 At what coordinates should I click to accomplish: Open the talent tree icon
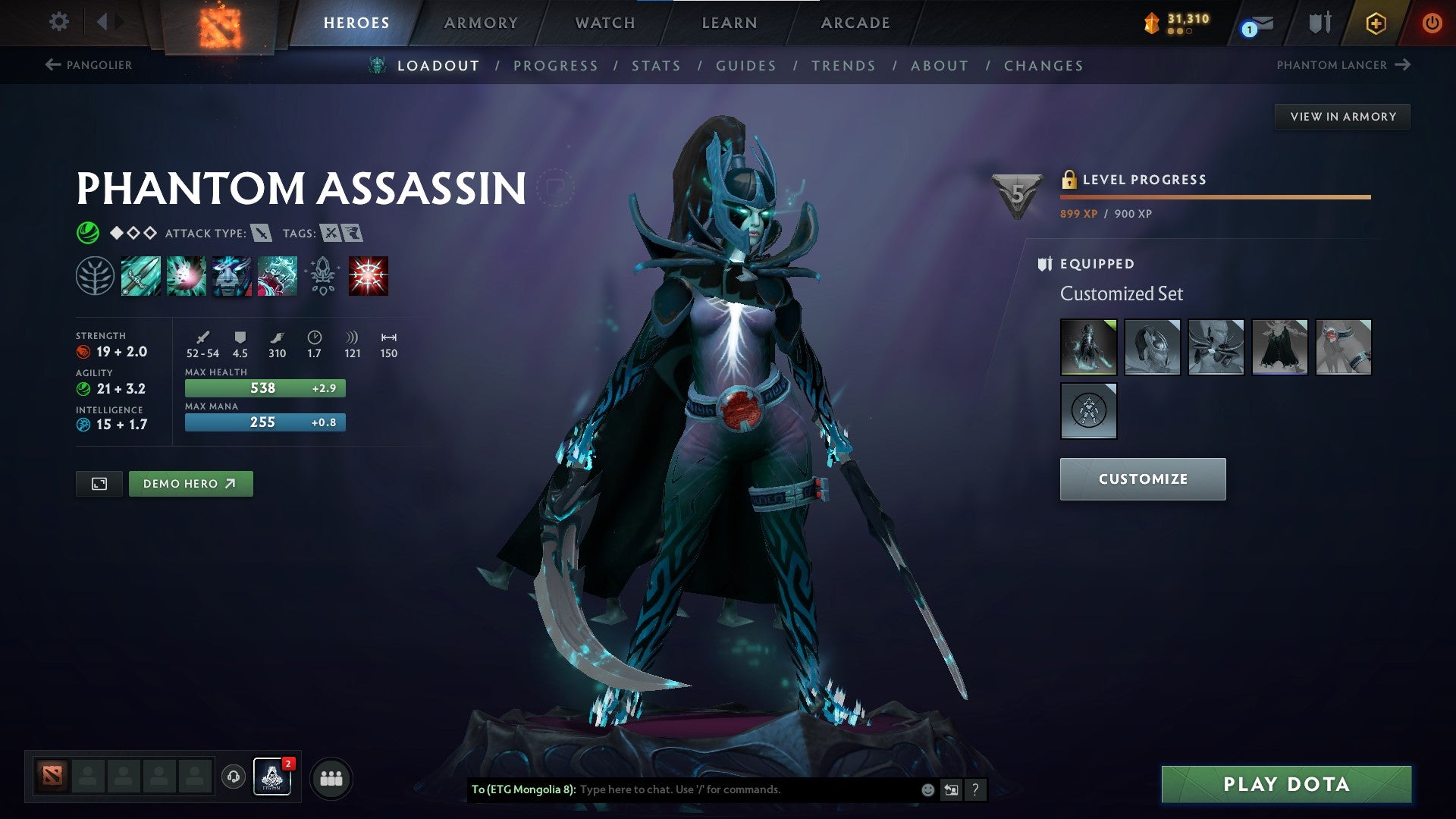click(95, 276)
